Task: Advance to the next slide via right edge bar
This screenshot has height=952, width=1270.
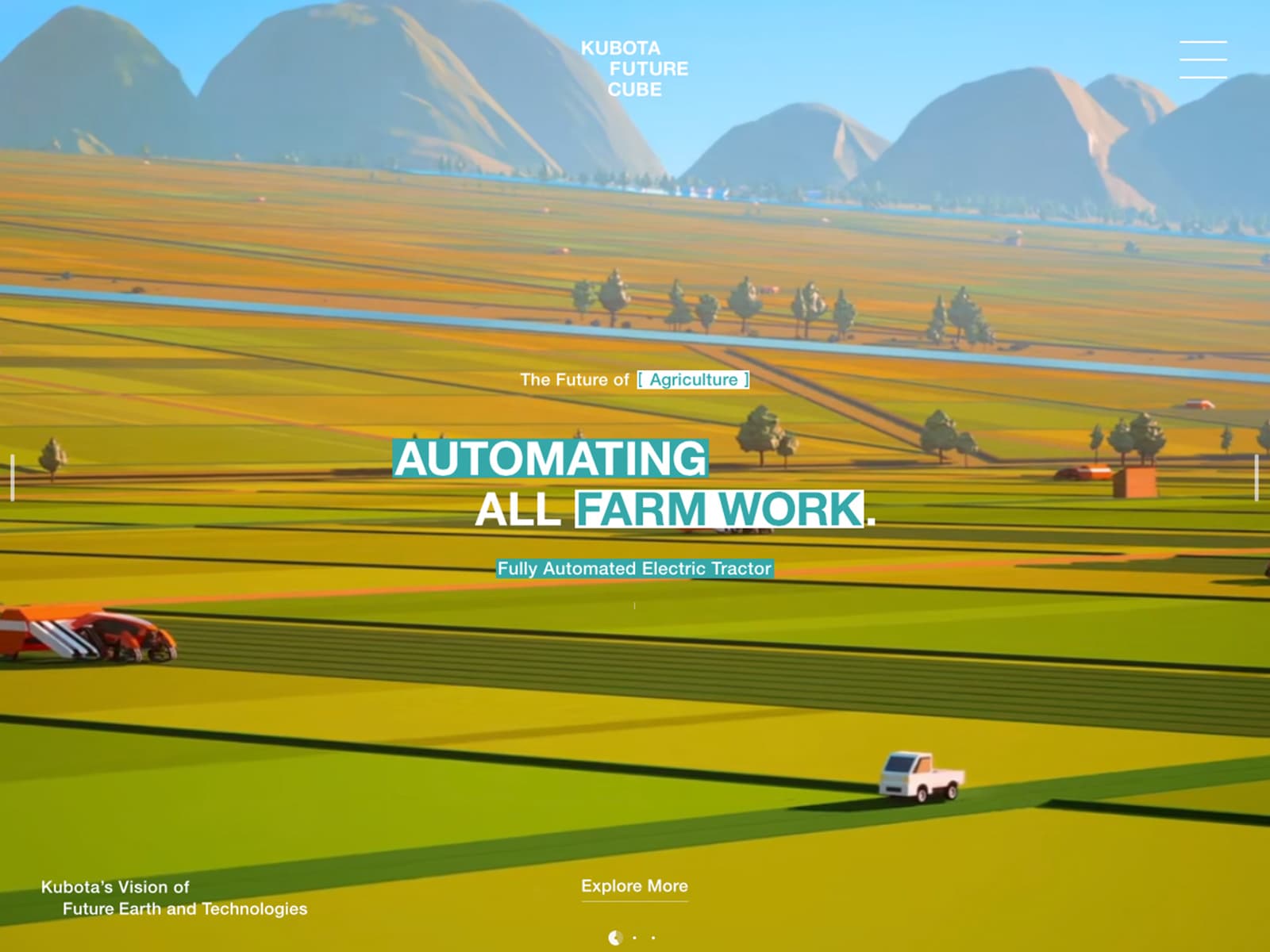Action: click(x=1257, y=478)
